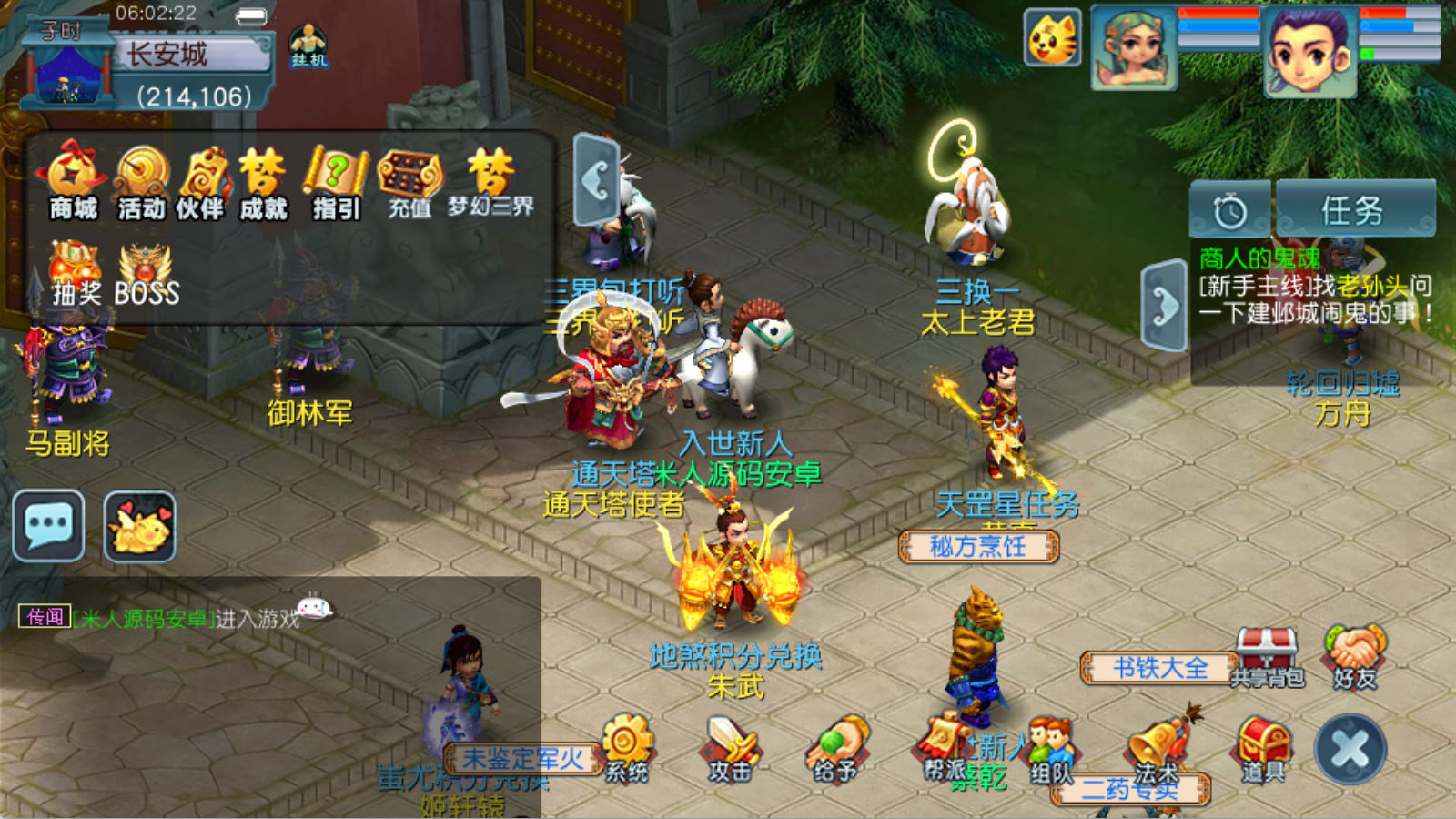Image resolution: width=1456 pixels, height=819 pixels.
Task: Open the 系统 system gear menu
Action: click(627, 748)
